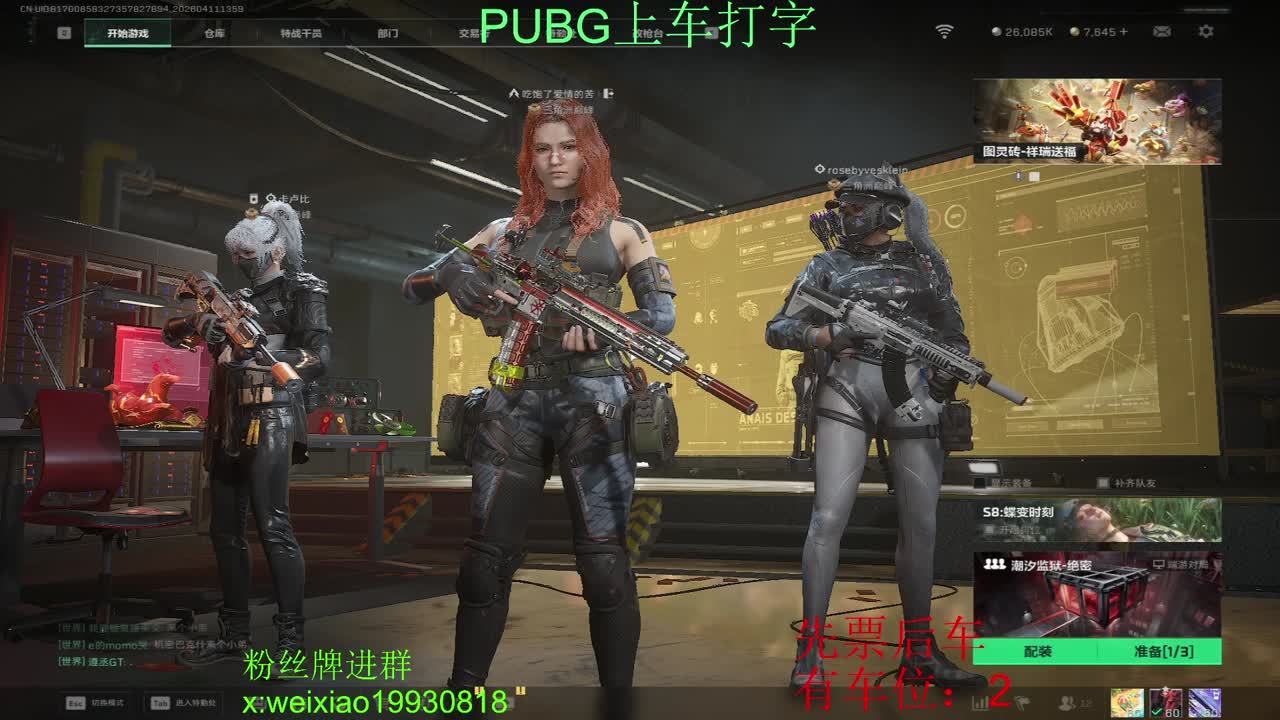Open the 配装 loadout button
1280x720 pixels.
tap(1037, 652)
